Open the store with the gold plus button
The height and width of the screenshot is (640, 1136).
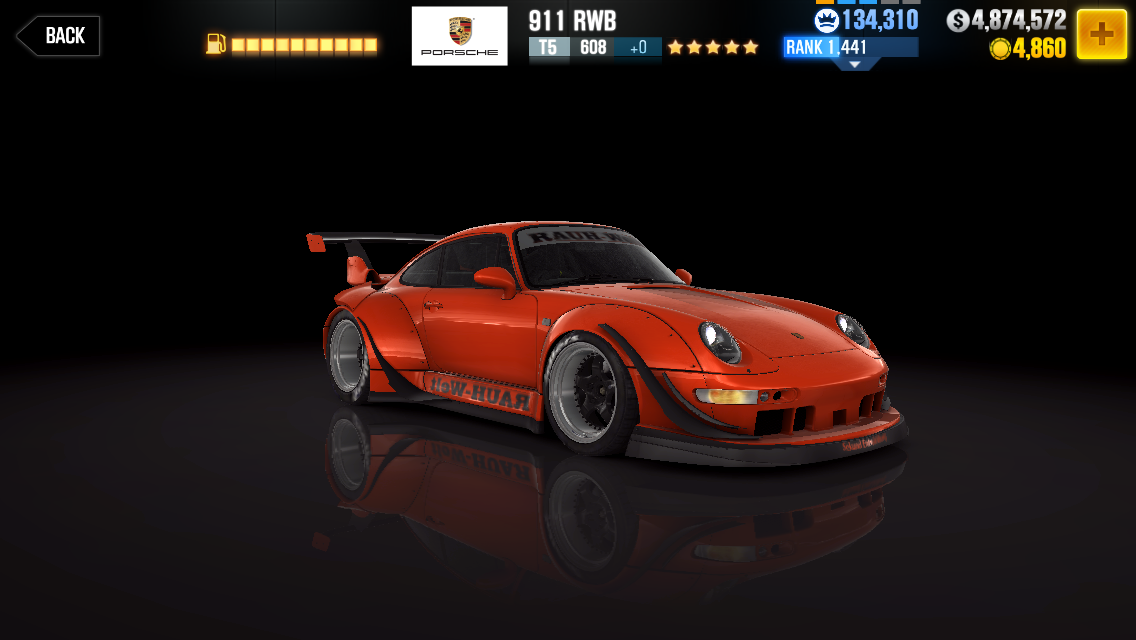coord(1101,35)
